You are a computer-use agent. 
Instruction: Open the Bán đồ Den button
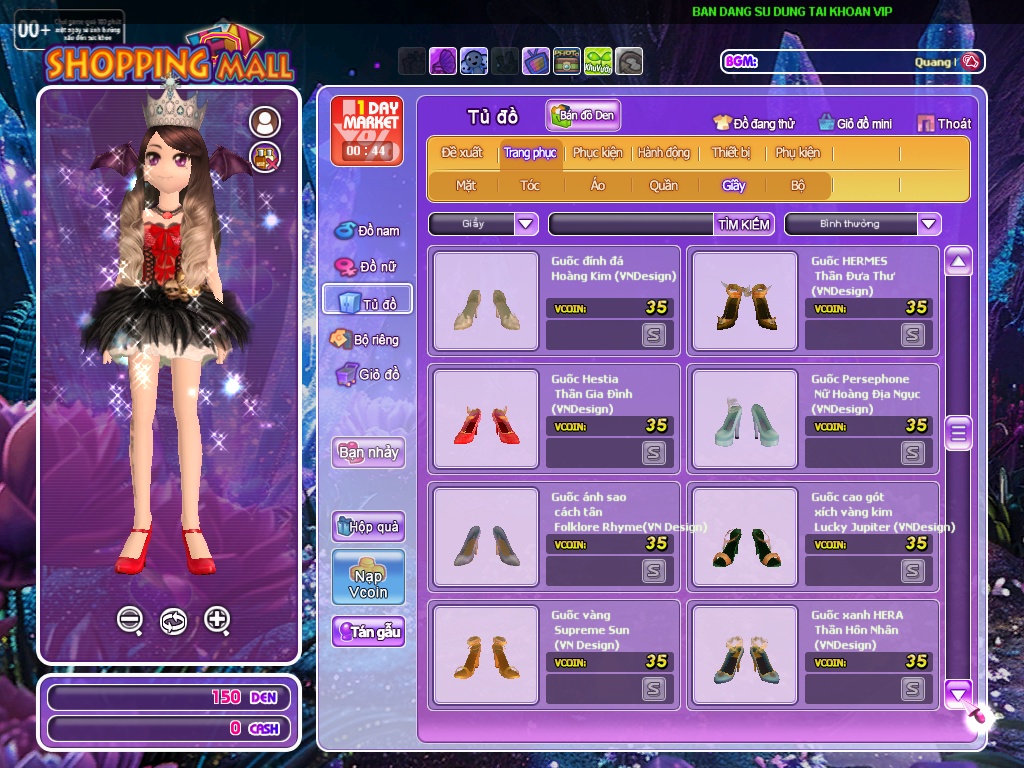pos(583,116)
